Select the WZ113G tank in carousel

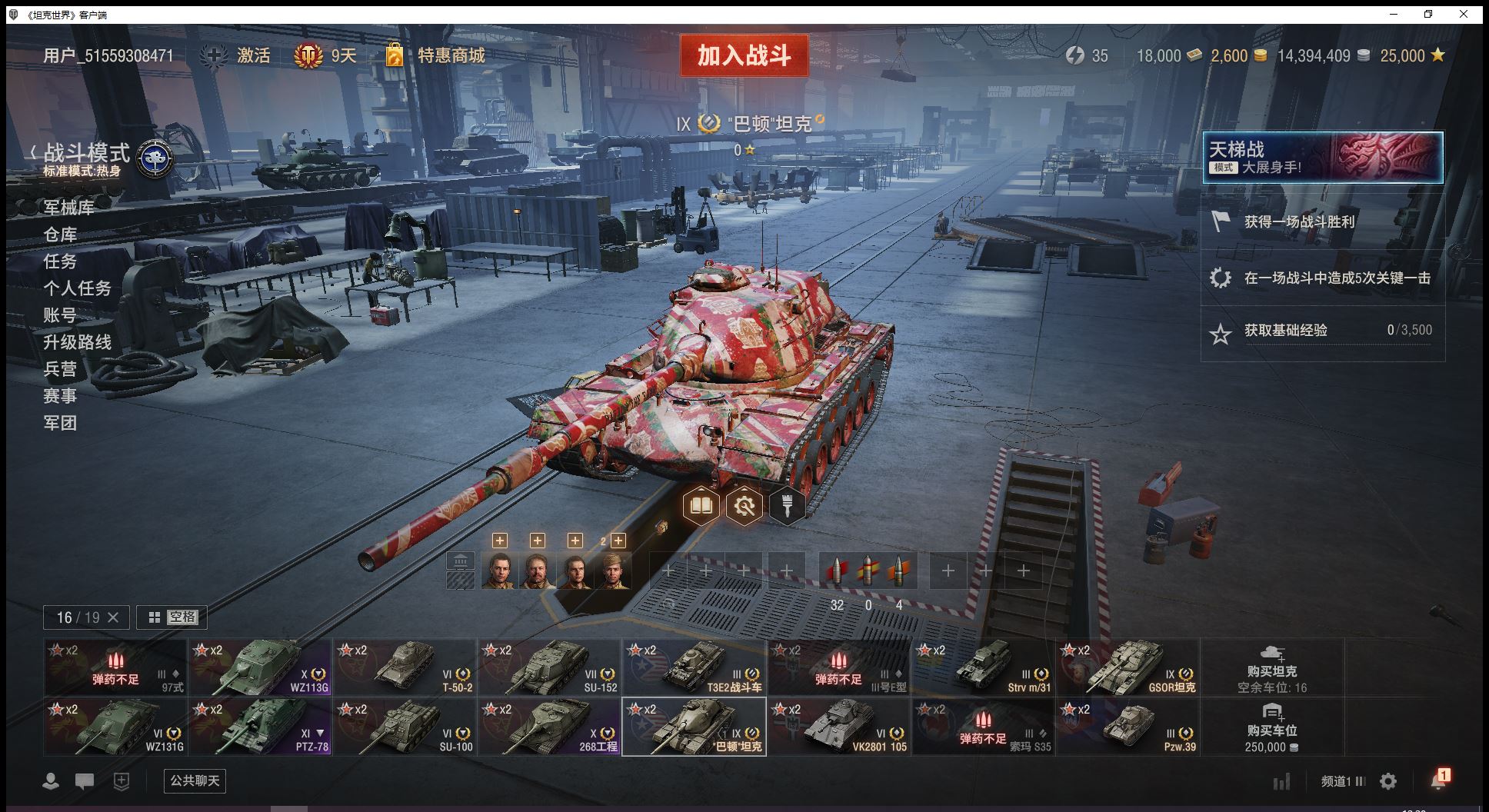(260, 667)
